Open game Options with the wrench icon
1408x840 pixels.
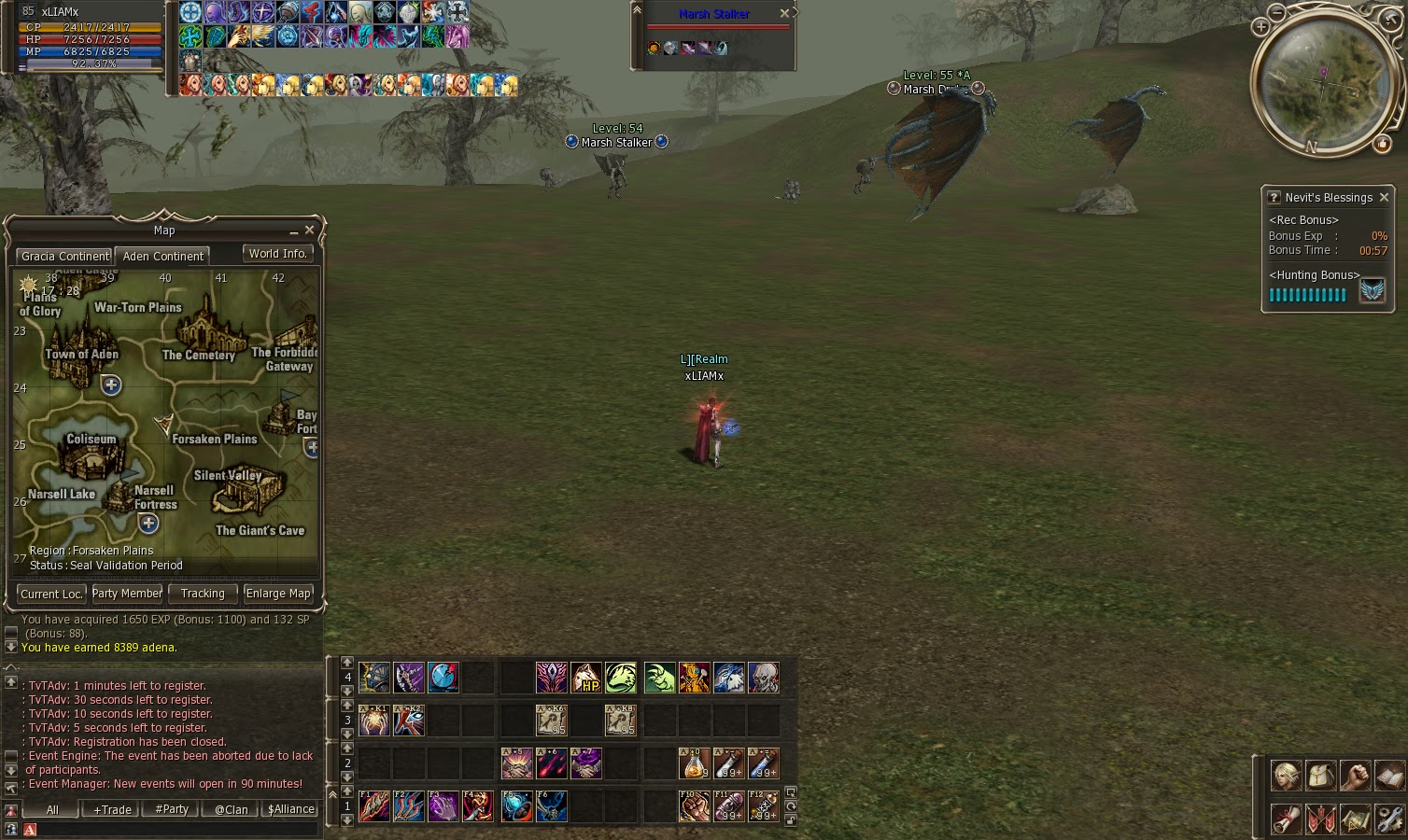click(1387, 819)
